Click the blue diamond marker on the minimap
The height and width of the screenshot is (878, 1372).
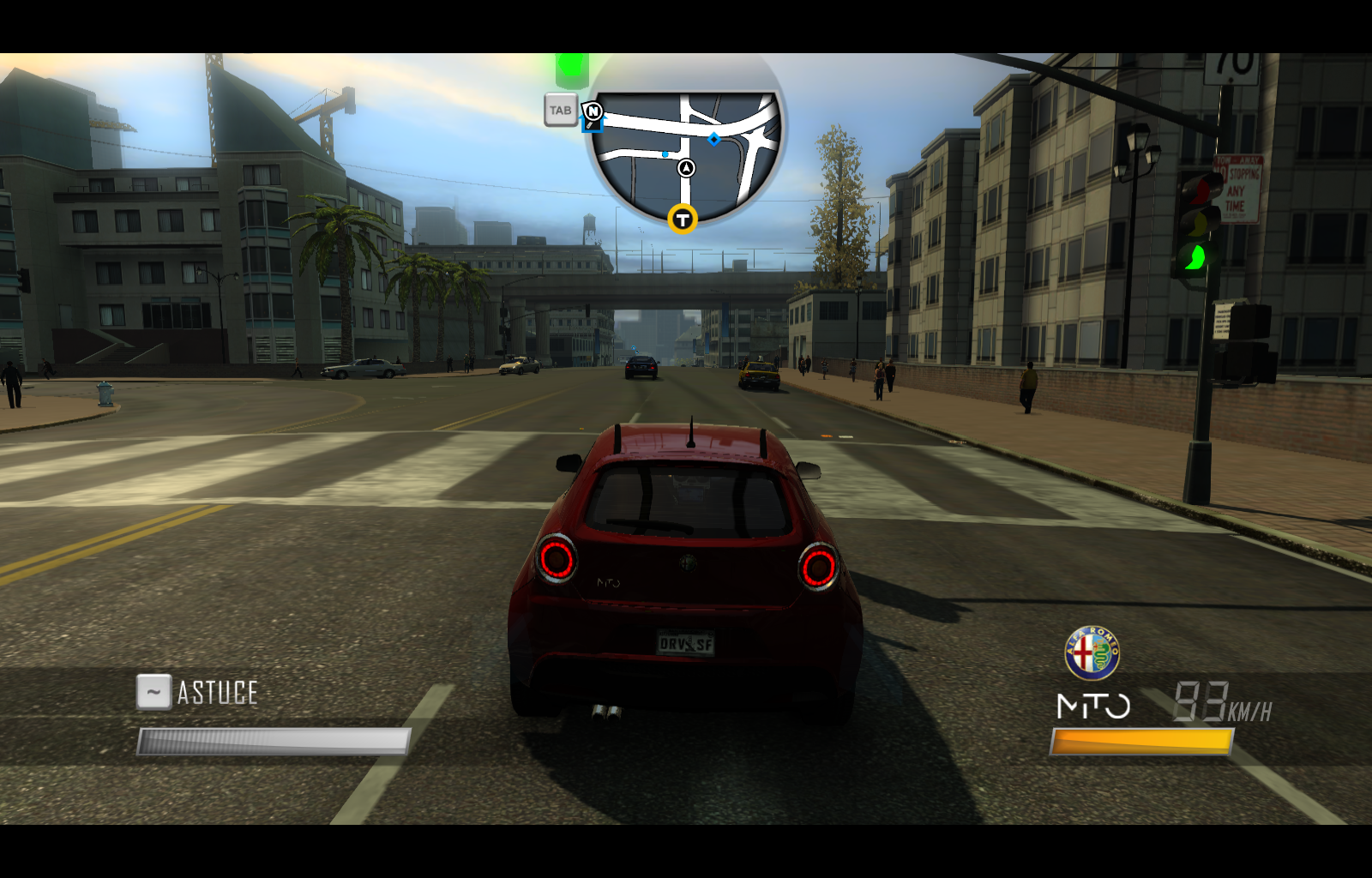[713, 139]
